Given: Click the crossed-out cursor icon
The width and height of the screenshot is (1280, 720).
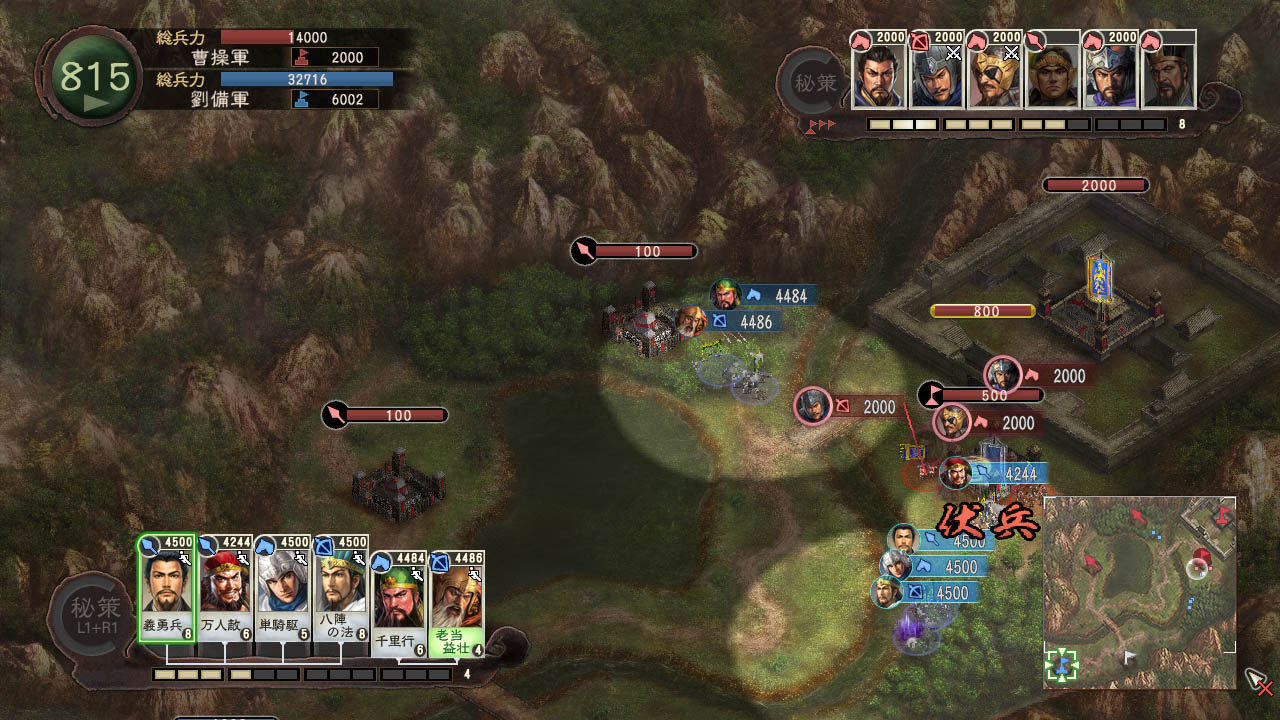Looking at the screenshot, I should (1258, 683).
